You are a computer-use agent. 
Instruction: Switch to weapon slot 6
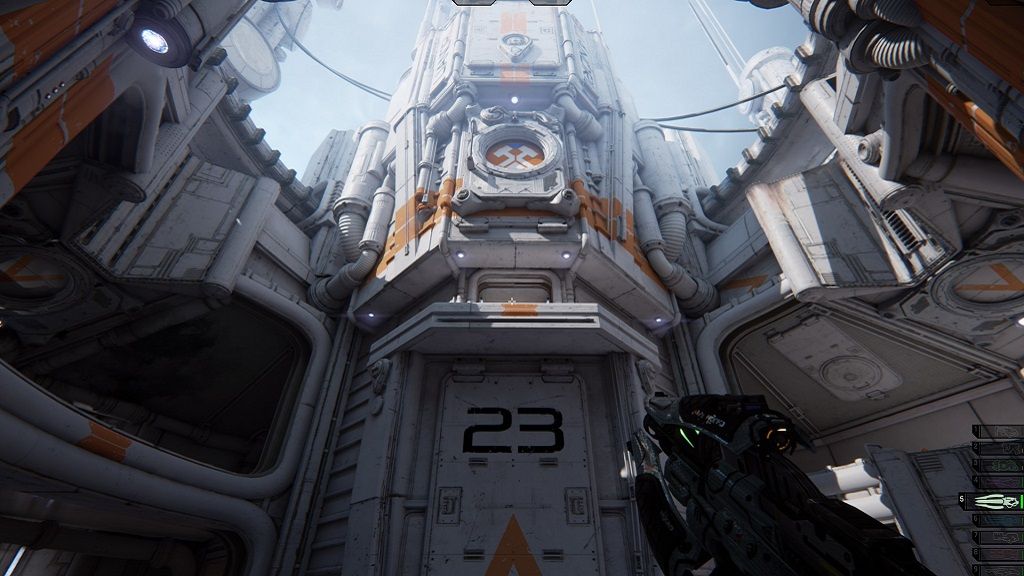(999, 520)
